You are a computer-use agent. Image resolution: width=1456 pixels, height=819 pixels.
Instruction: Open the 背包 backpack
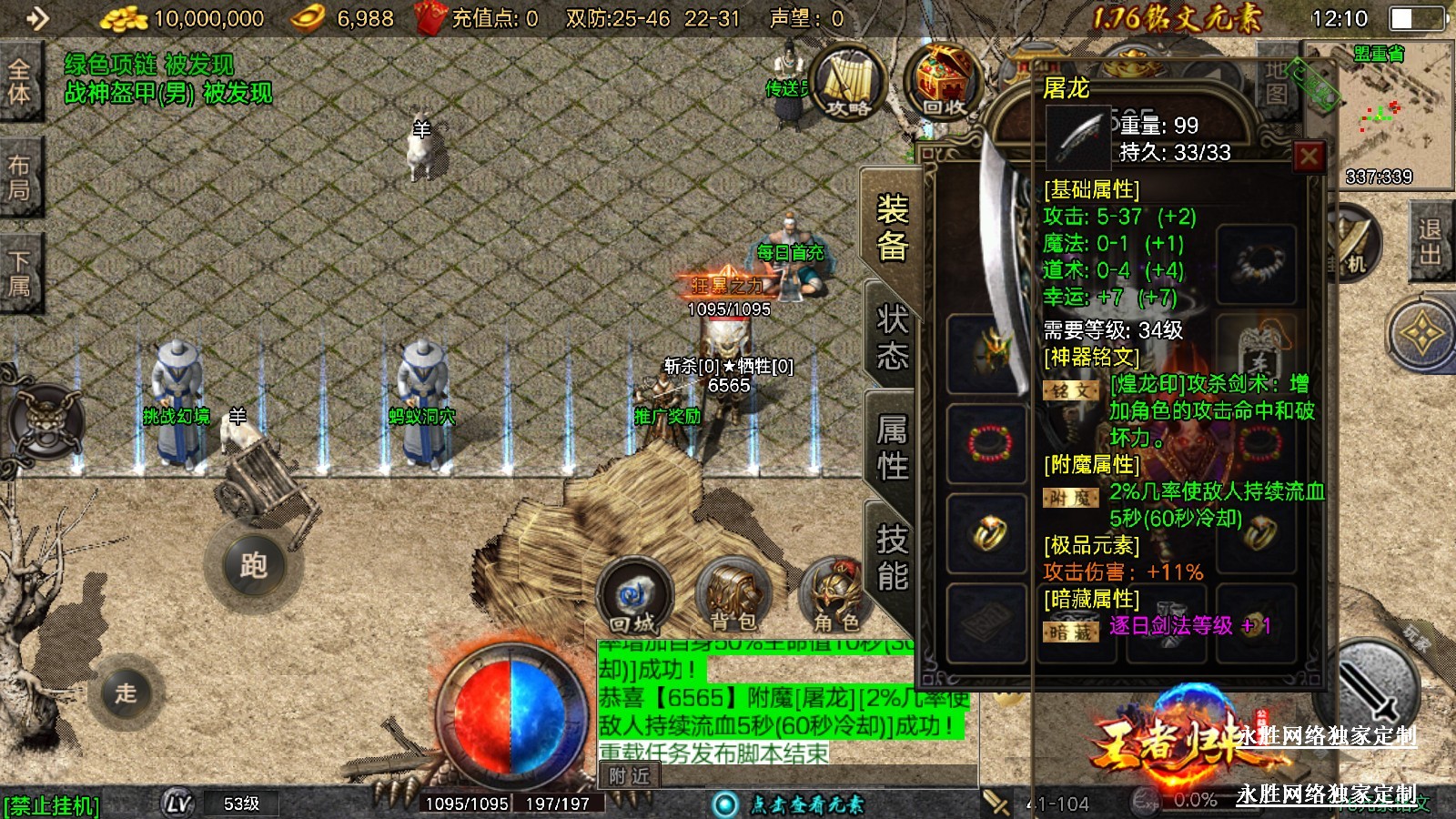[733, 597]
